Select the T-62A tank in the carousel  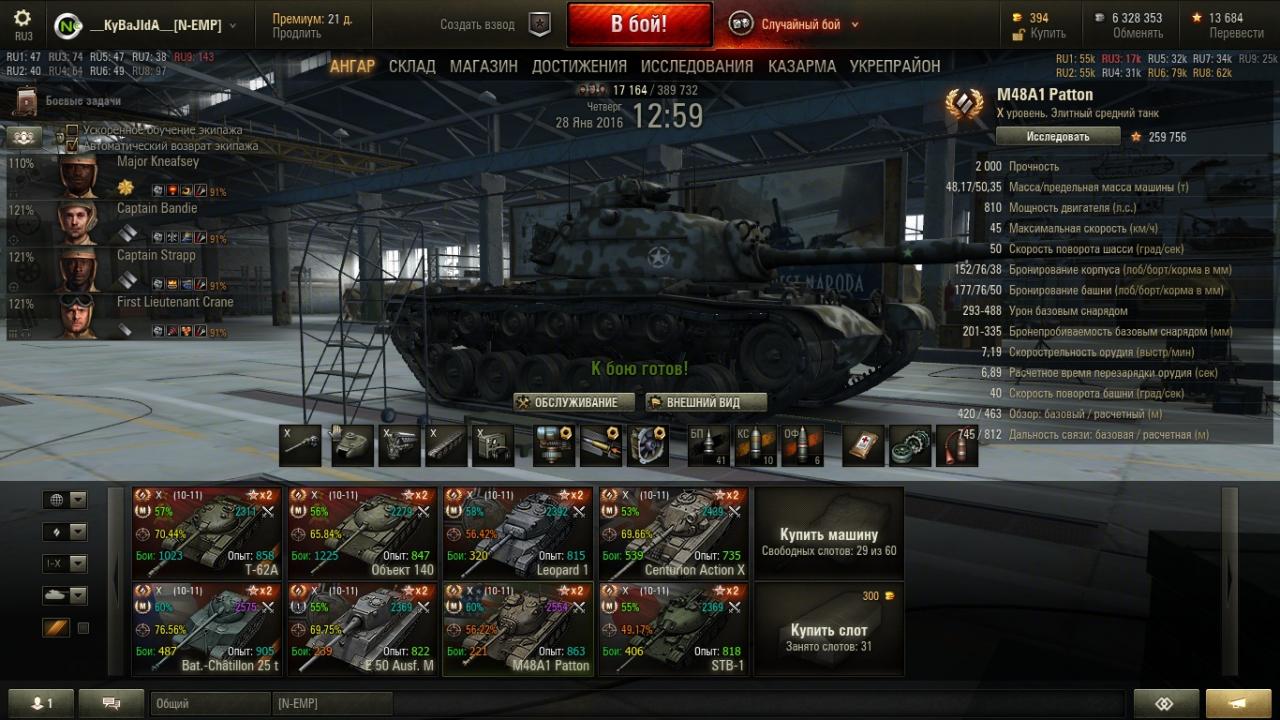coord(207,533)
